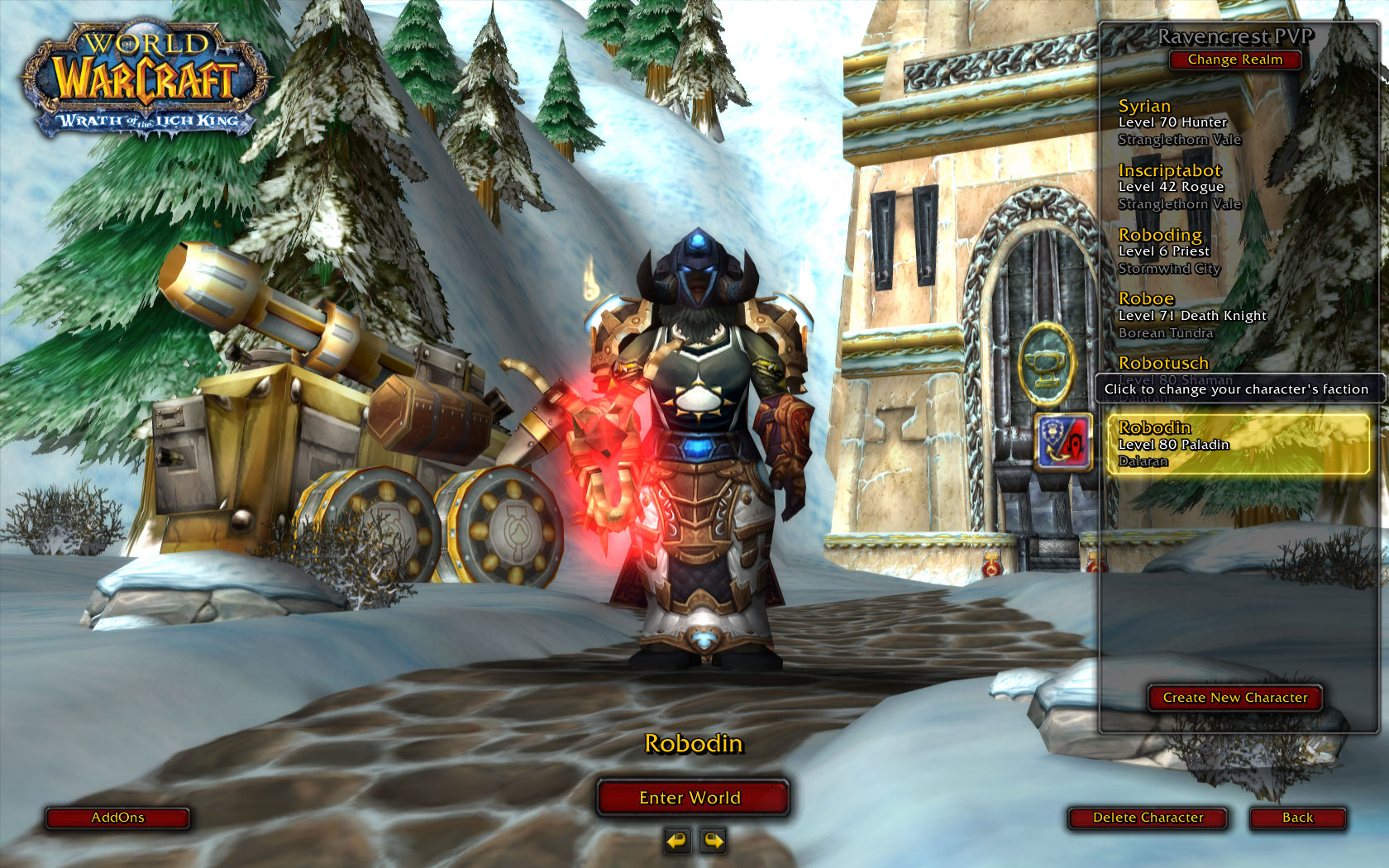Open the AddOns menu
This screenshot has width=1389, height=868.
click(x=117, y=818)
